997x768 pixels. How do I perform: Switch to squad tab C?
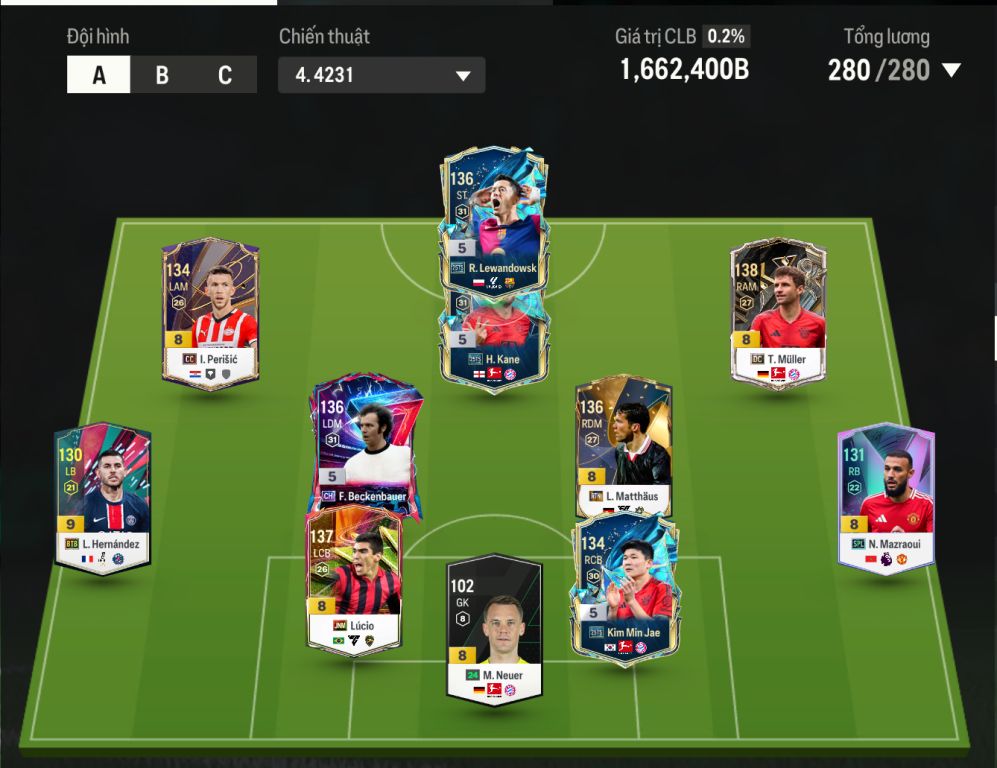tap(225, 75)
